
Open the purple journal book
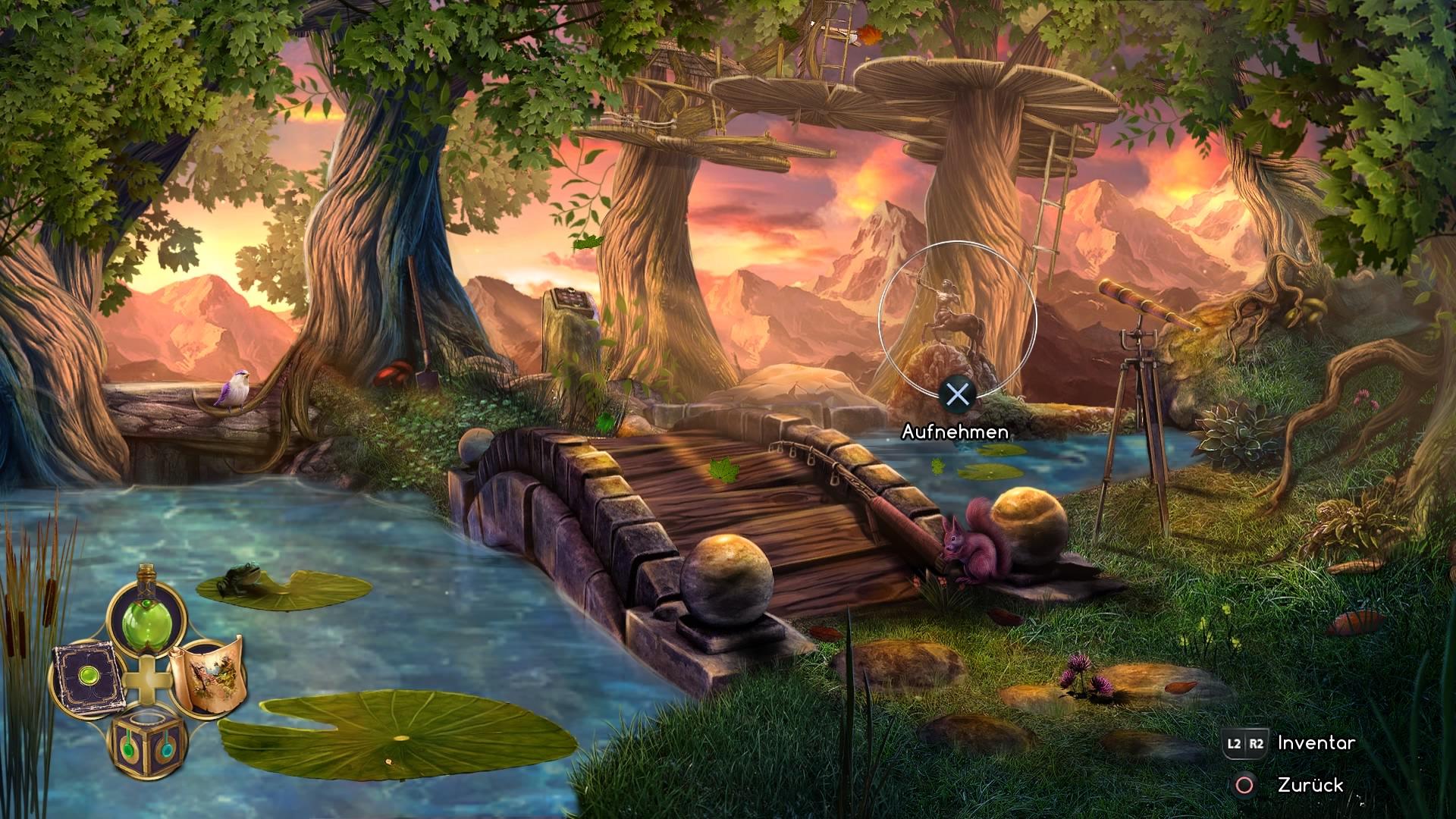click(86, 677)
